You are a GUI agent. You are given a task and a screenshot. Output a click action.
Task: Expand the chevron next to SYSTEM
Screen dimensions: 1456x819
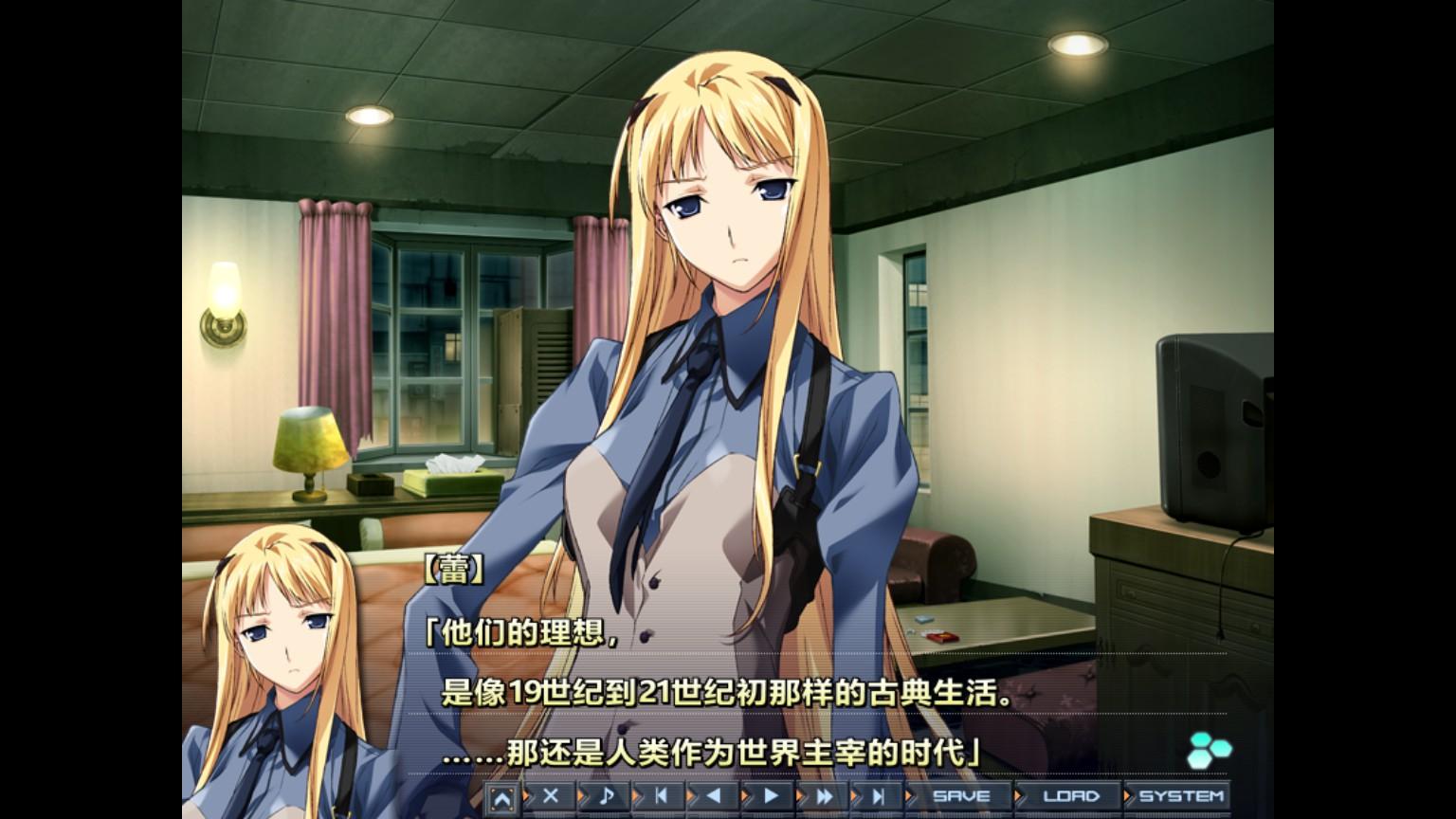pyautogui.click(x=1127, y=797)
